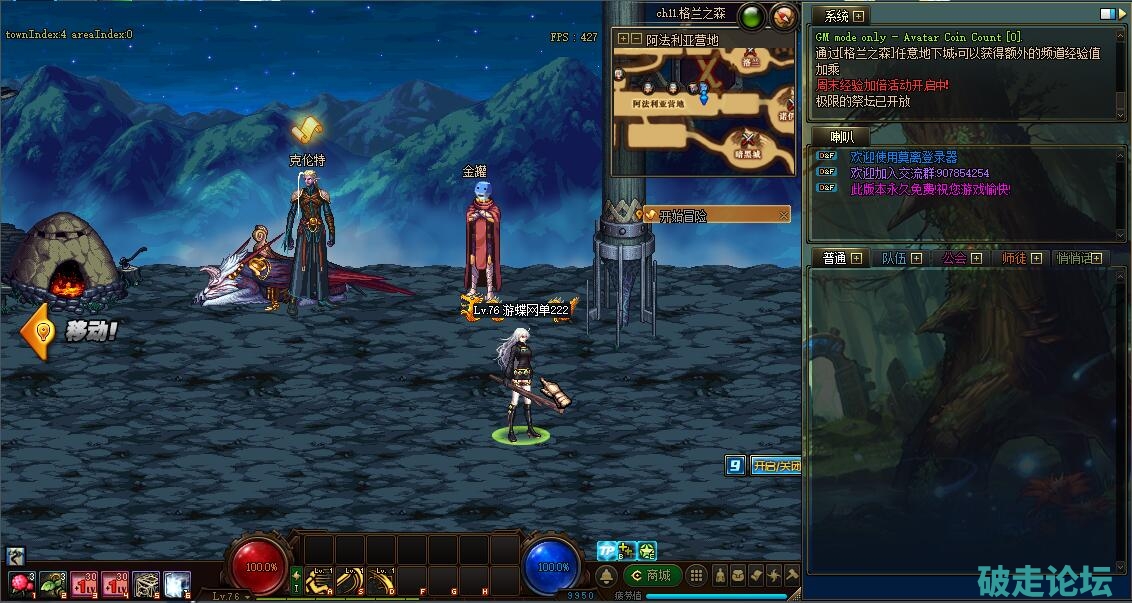Viewport: 1132px width, 603px height.
Task: Open the compass icon beside the green orb
Action: tap(784, 15)
